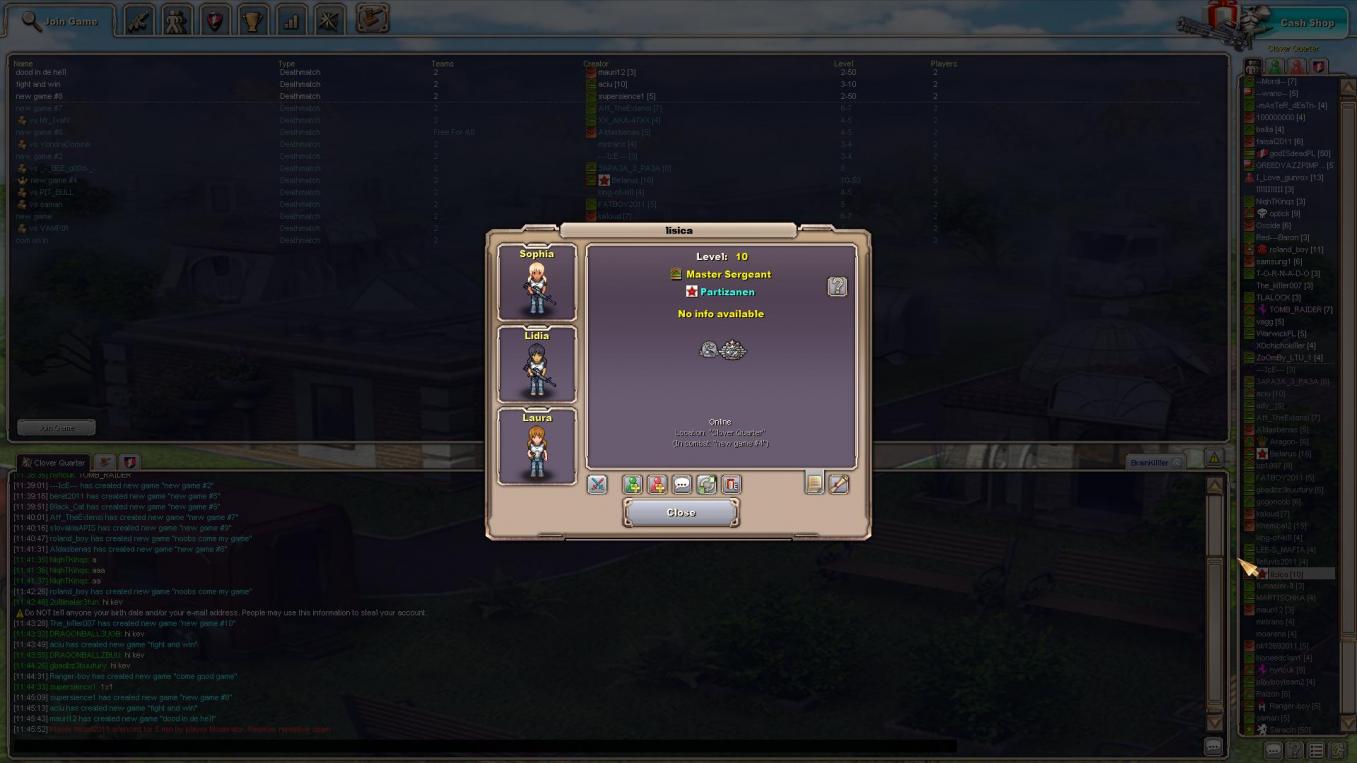
Task: Select the Sophia character portrait
Action: (x=537, y=282)
